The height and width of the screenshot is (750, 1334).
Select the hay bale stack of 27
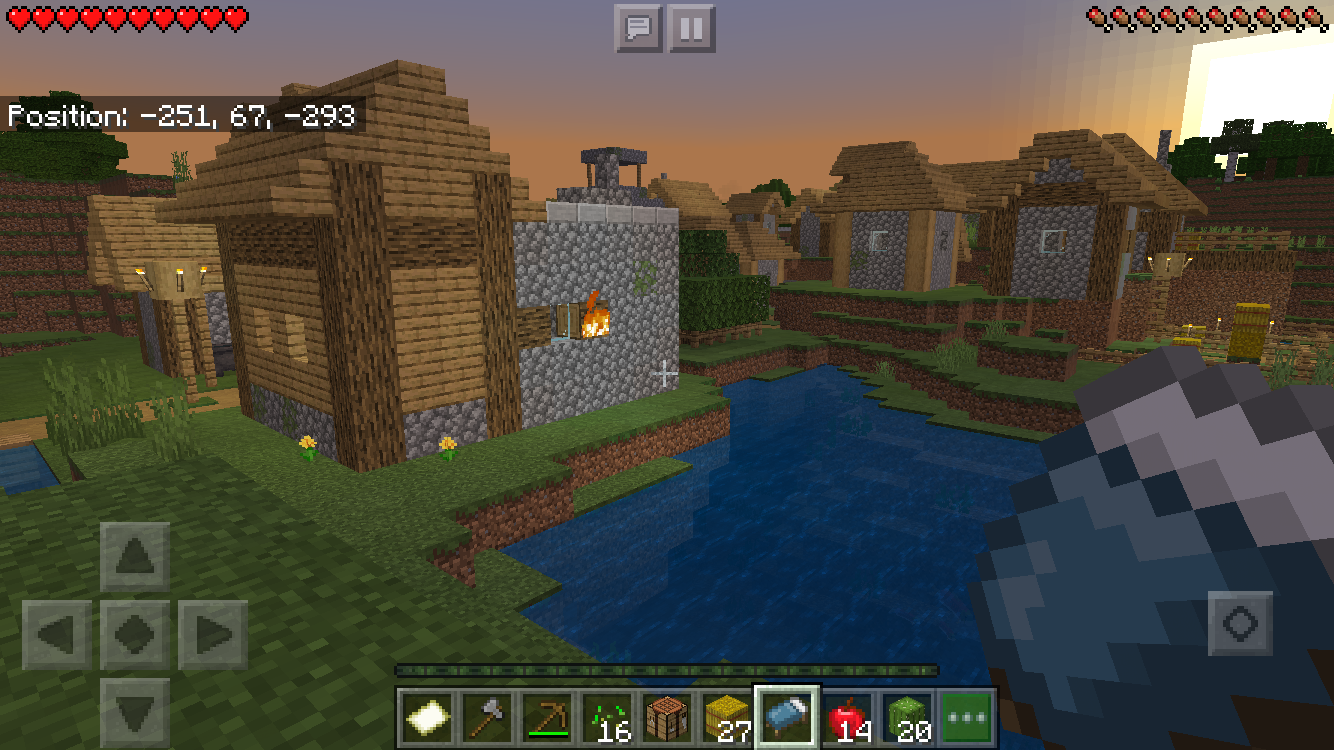[x=727, y=717]
